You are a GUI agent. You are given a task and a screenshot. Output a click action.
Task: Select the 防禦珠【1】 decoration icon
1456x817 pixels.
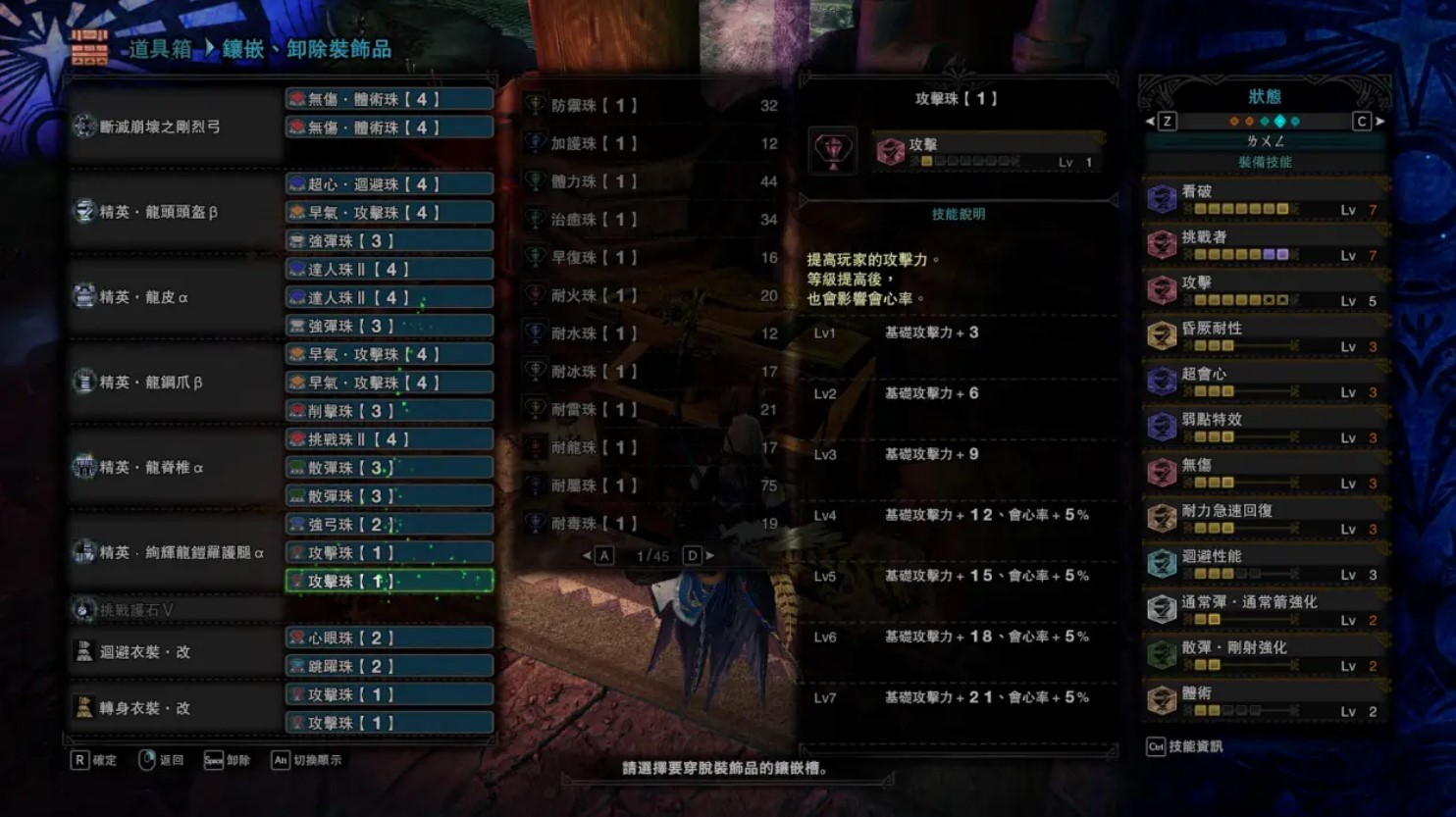(x=536, y=106)
